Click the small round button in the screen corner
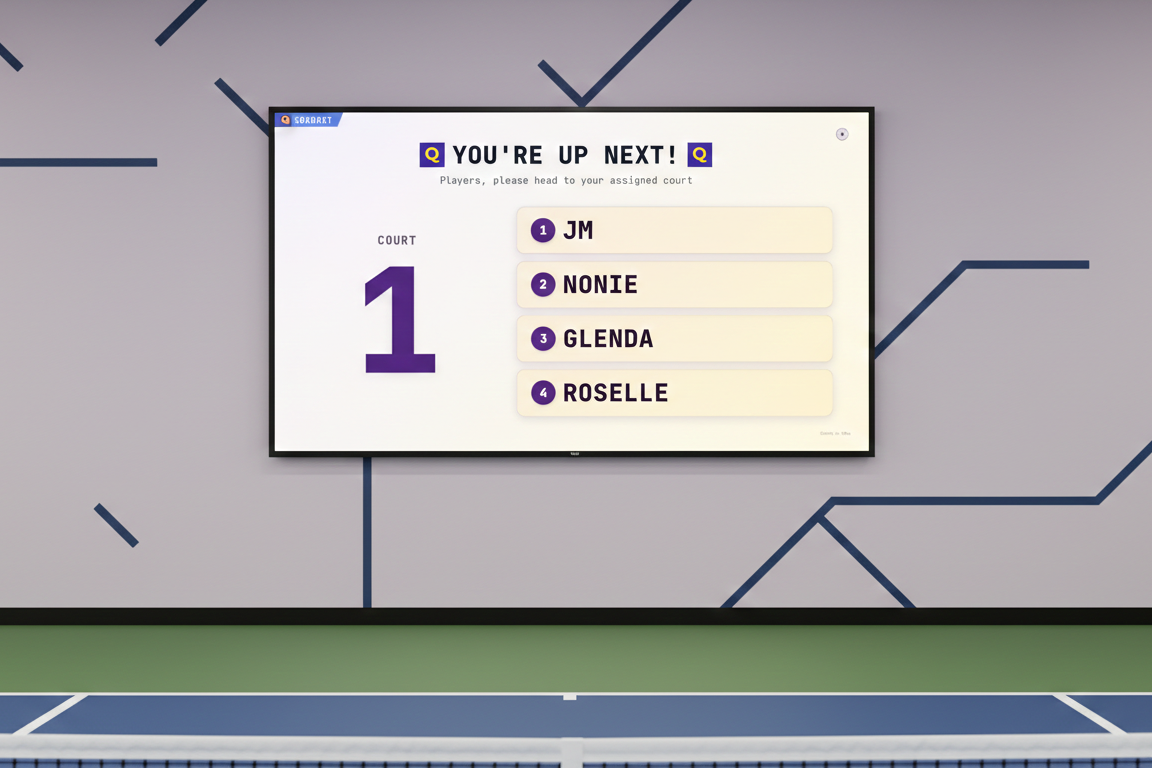 (x=842, y=134)
